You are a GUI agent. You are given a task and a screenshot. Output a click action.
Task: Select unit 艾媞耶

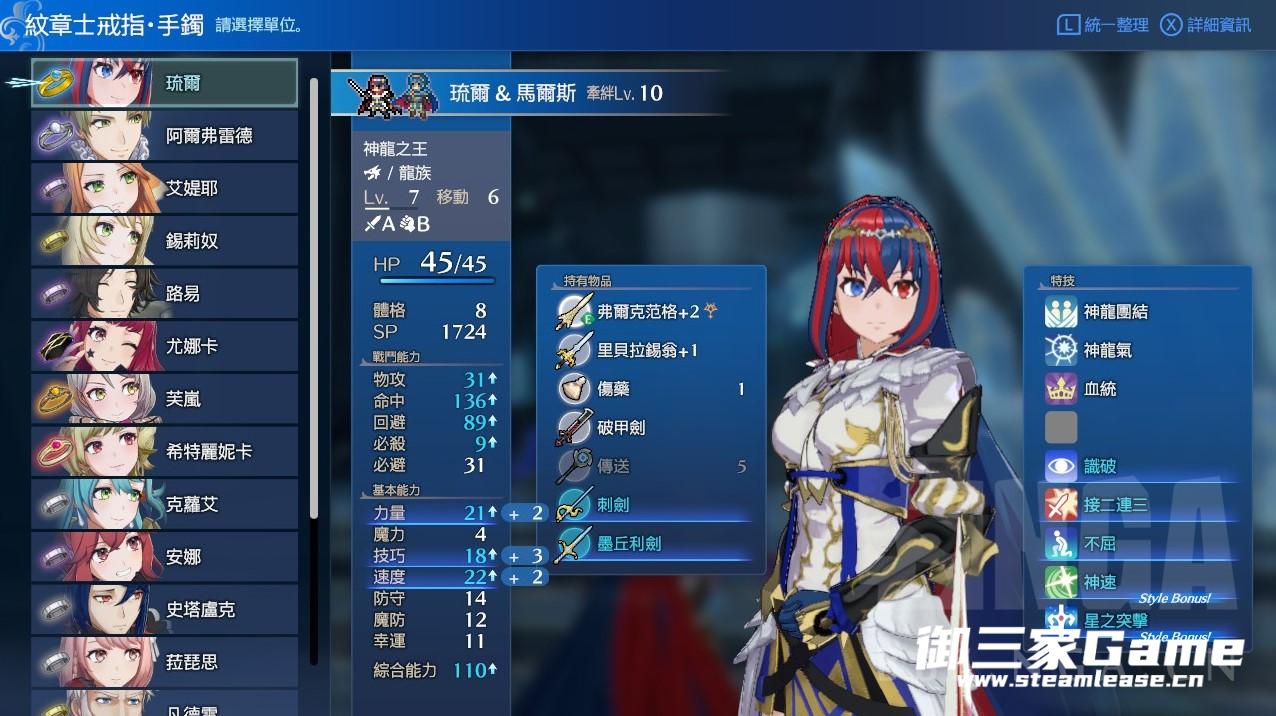[x=165, y=188]
